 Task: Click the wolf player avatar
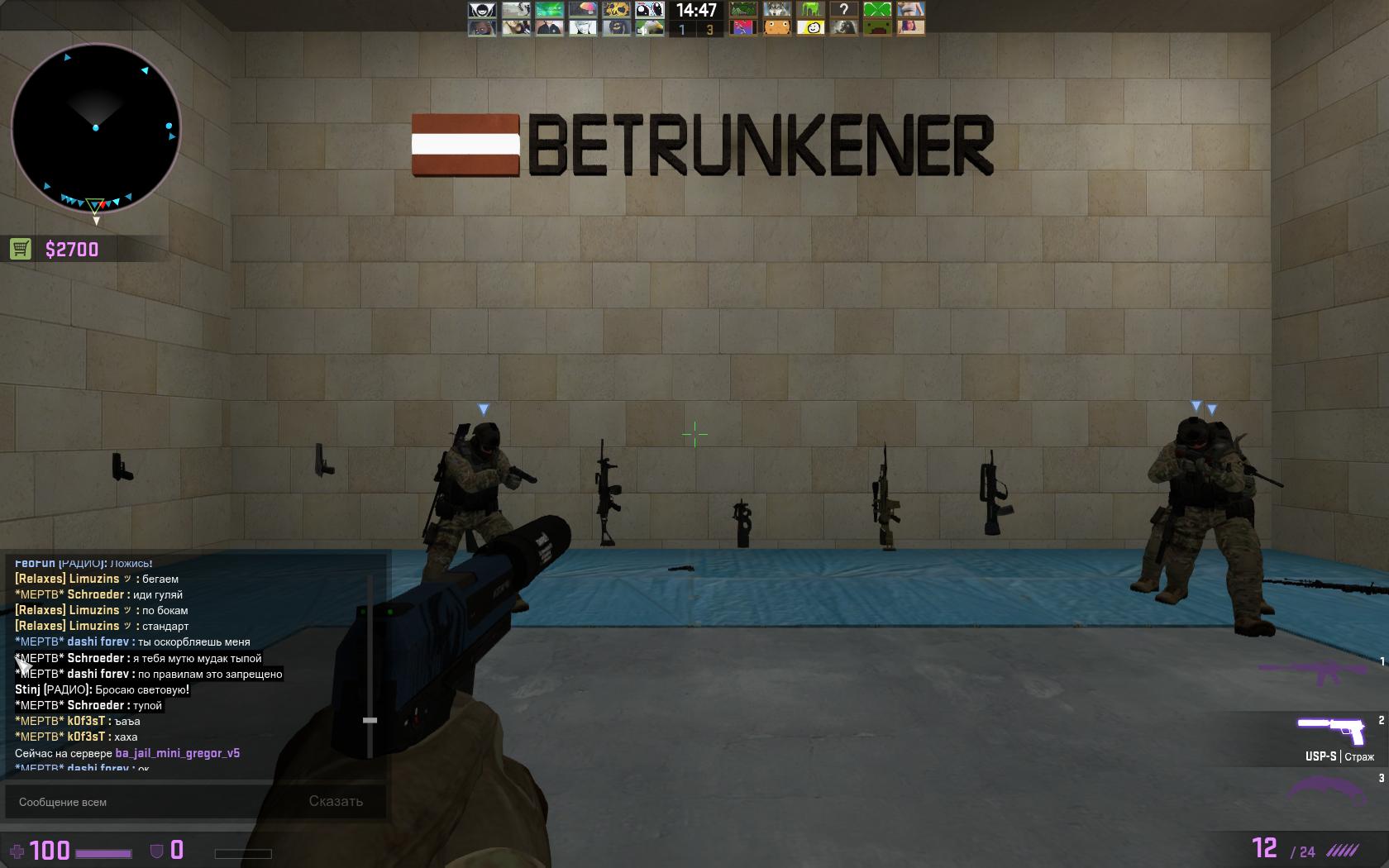point(777,10)
